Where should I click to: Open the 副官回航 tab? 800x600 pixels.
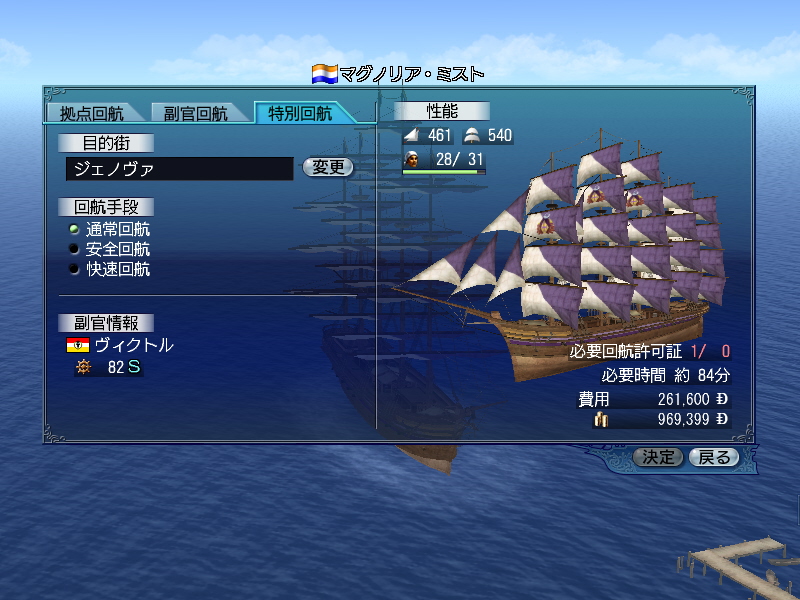196,113
